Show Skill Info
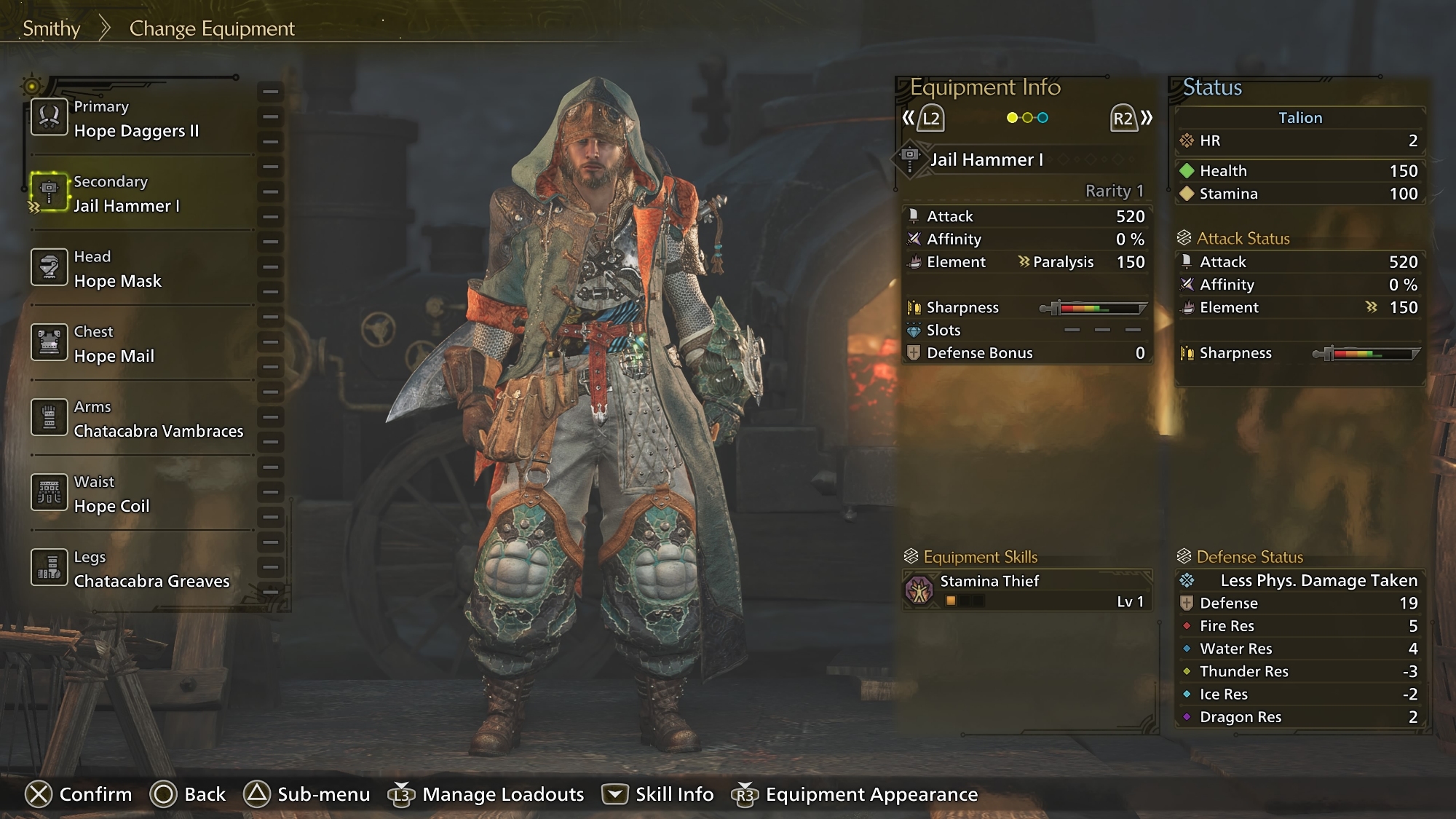 (x=657, y=794)
